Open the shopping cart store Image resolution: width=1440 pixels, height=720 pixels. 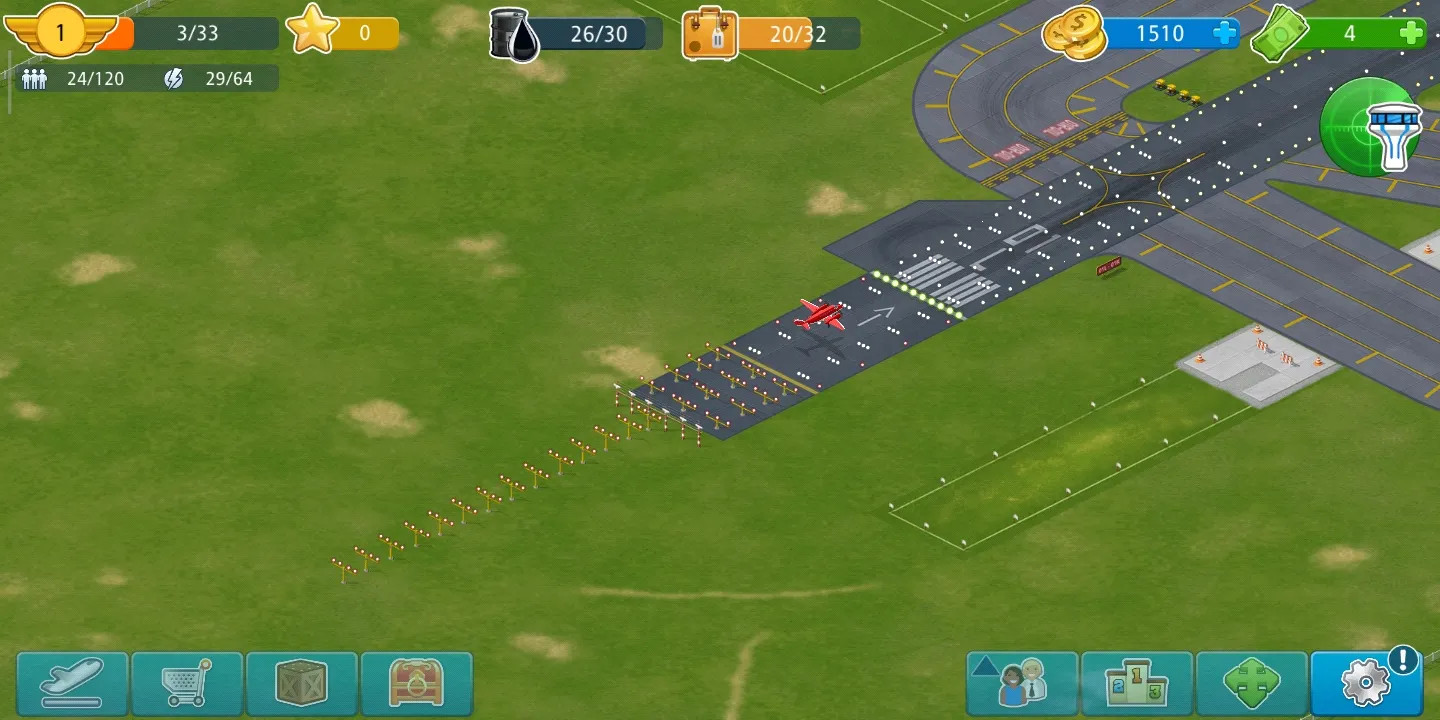[187, 682]
